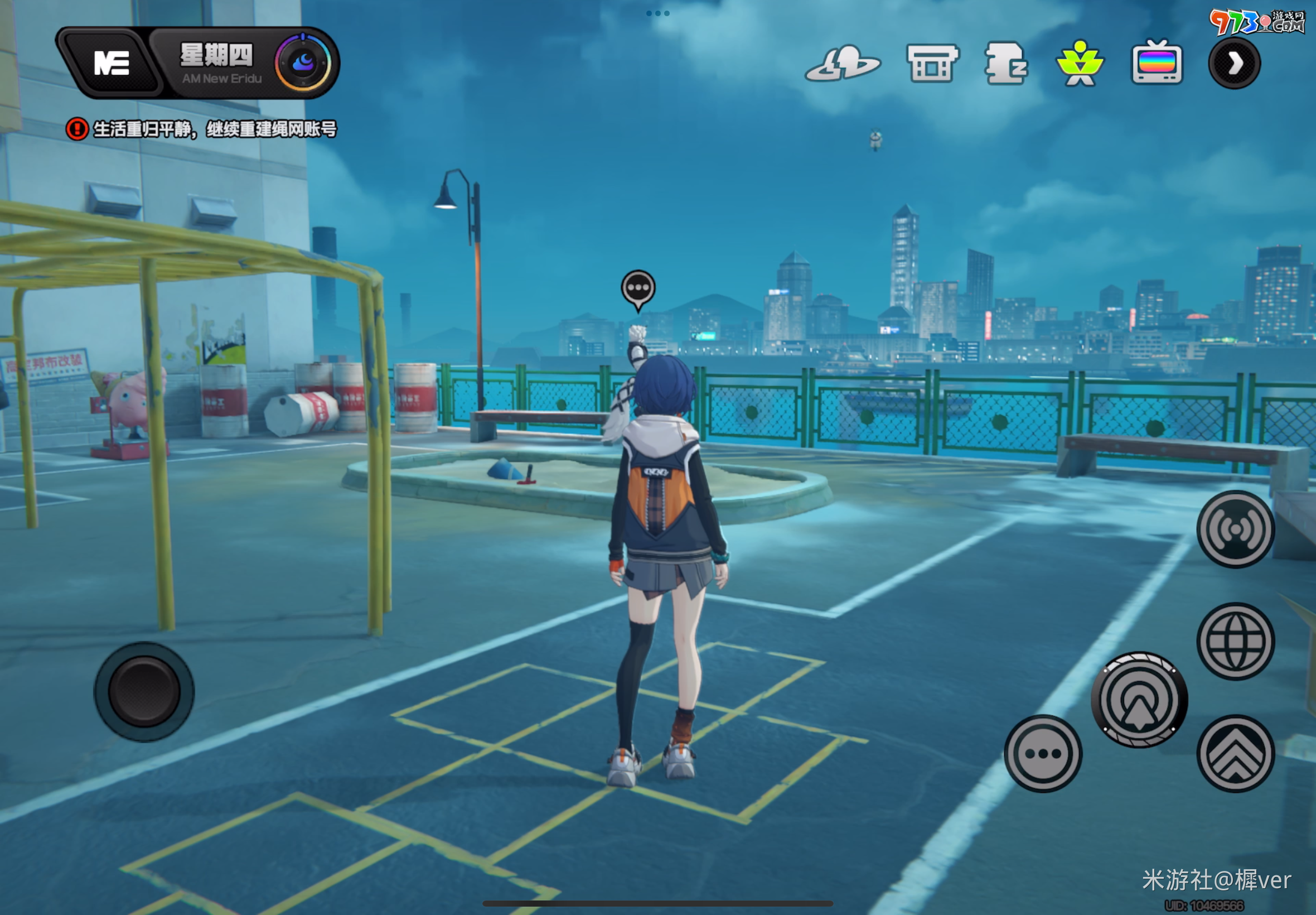Screen dimensions: 1316x915
Task: Tap the three-dot indicator at top center
Action: click(657, 13)
